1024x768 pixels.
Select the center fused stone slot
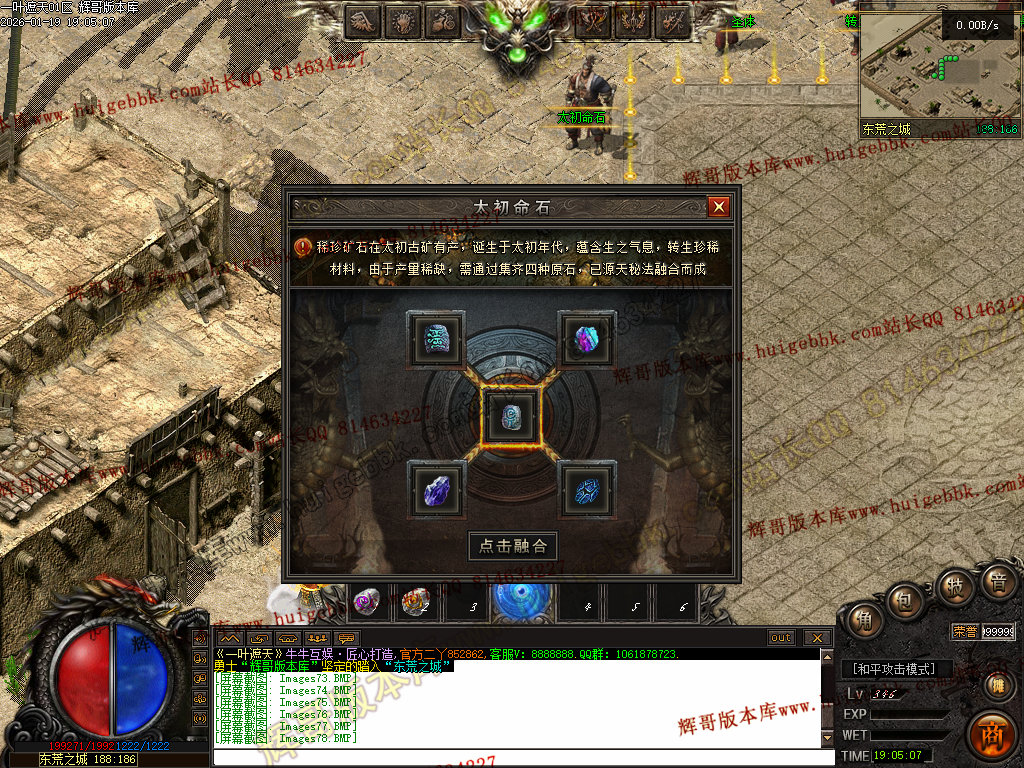click(512, 415)
